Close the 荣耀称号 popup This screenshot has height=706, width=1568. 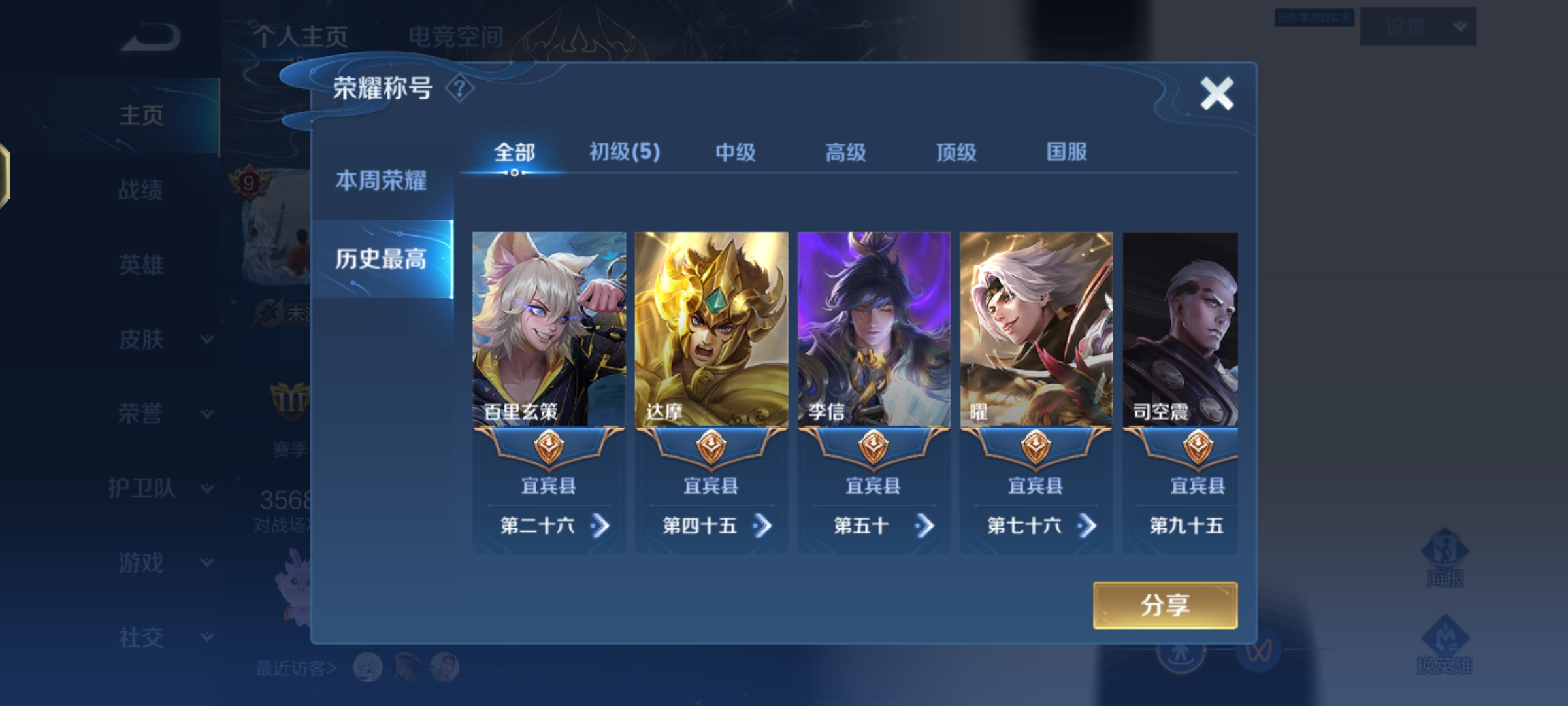[x=1217, y=93]
